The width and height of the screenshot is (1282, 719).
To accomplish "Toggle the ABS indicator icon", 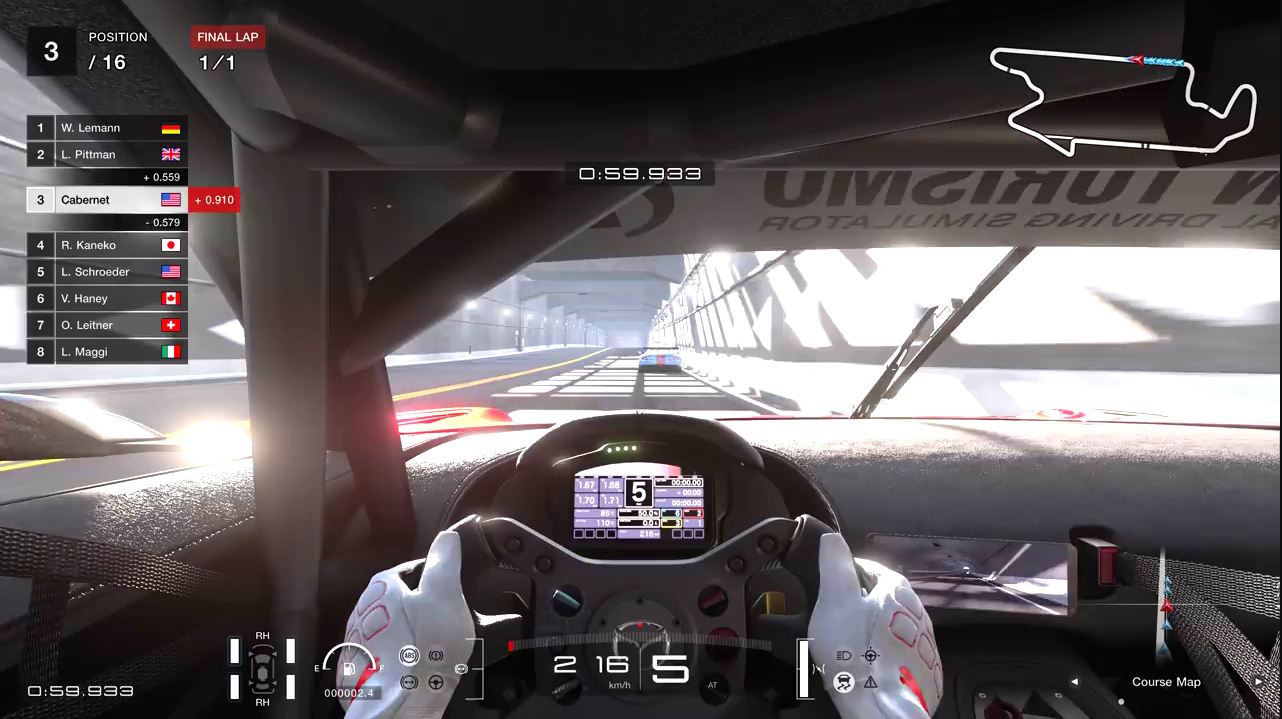I will [x=408, y=656].
